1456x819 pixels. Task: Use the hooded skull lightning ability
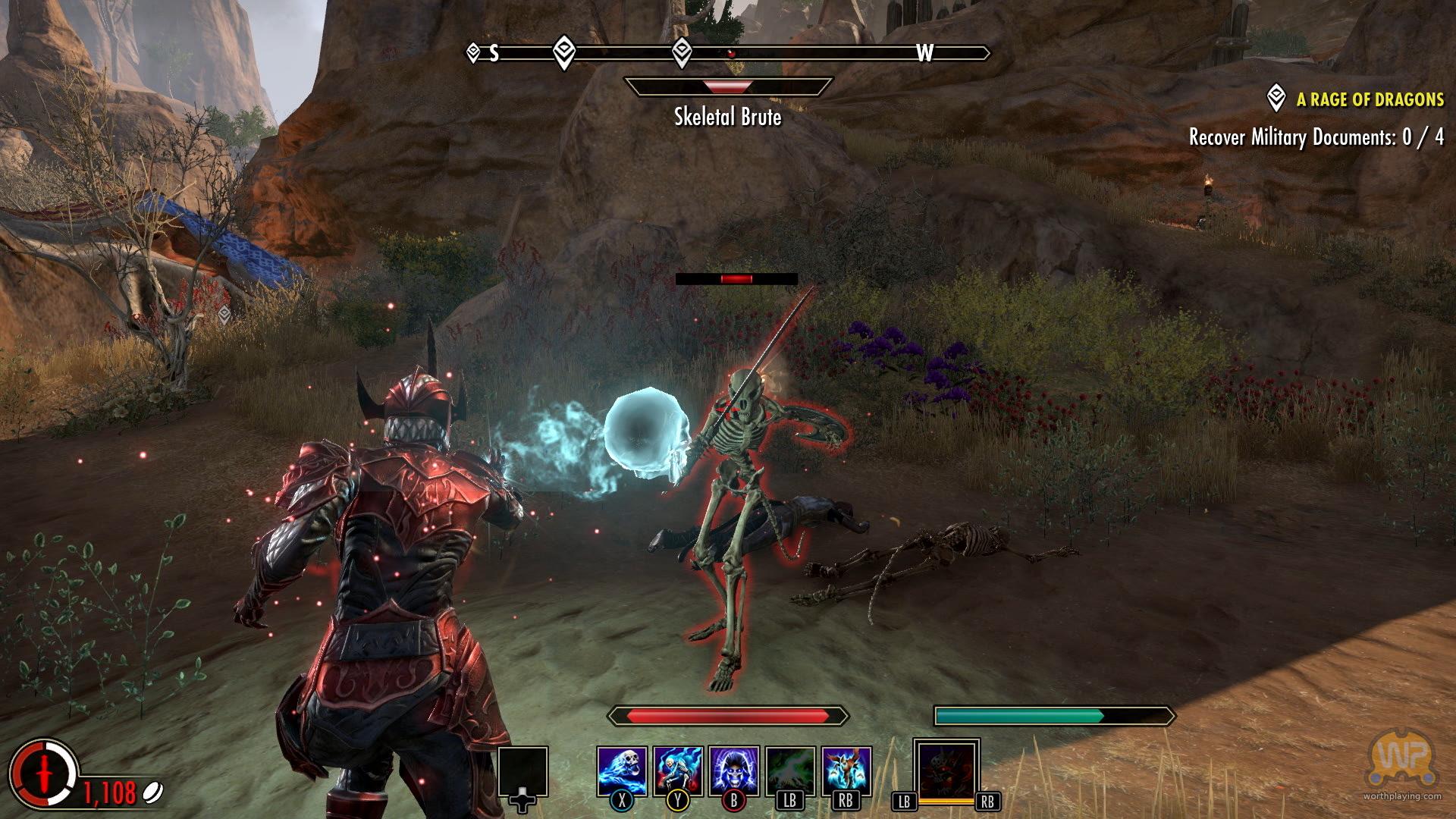(x=734, y=770)
